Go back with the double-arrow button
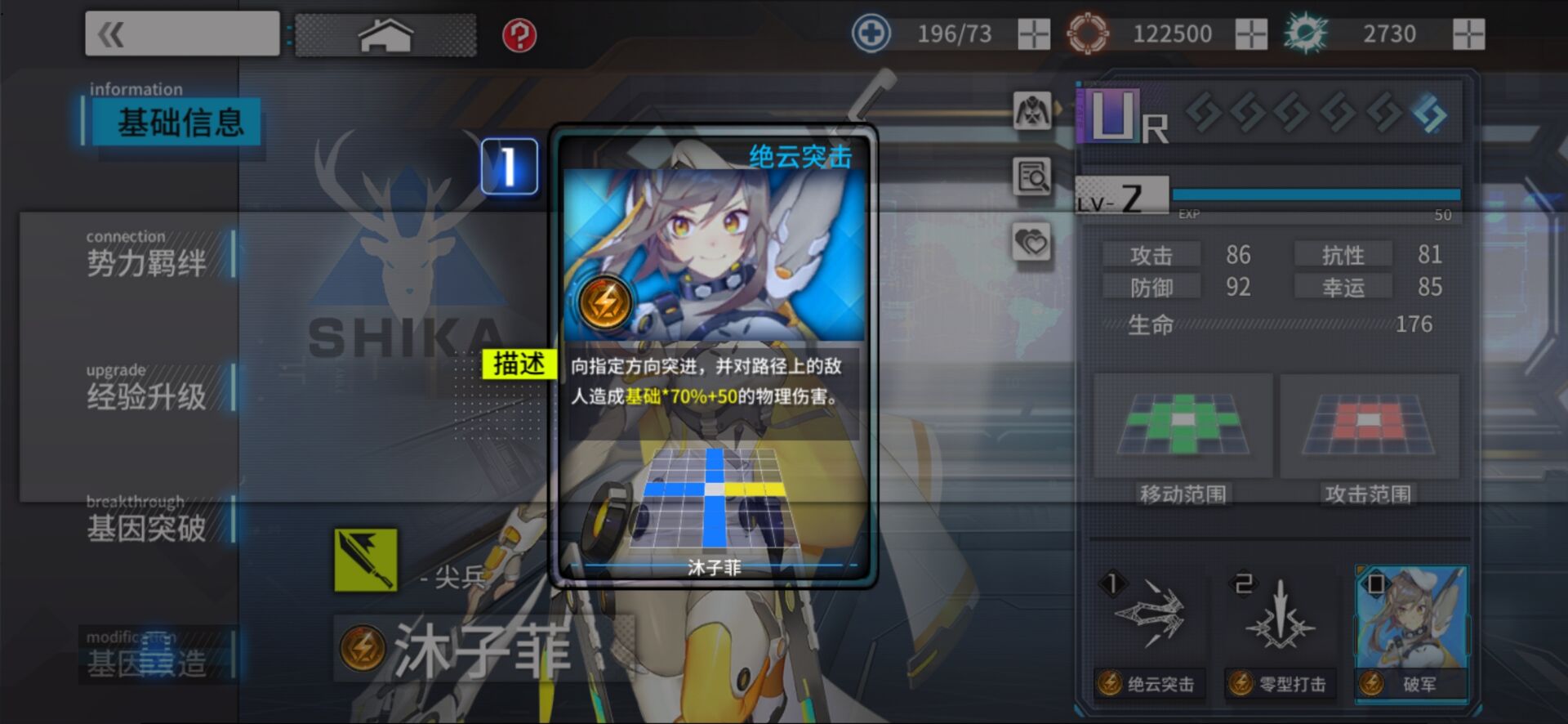This screenshot has width=1568, height=724. click(x=181, y=34)
